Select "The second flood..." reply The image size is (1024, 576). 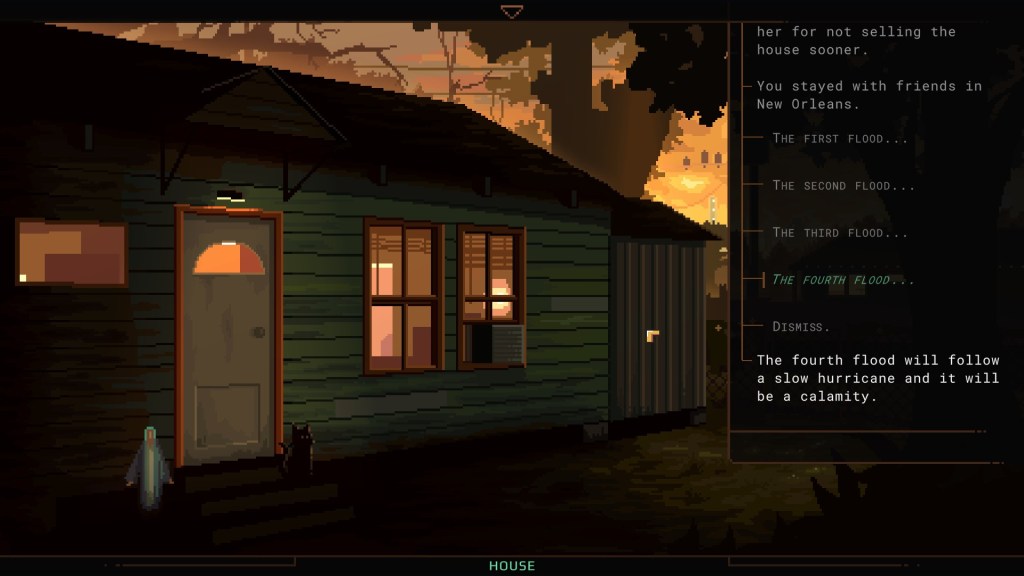pos(843,186)
